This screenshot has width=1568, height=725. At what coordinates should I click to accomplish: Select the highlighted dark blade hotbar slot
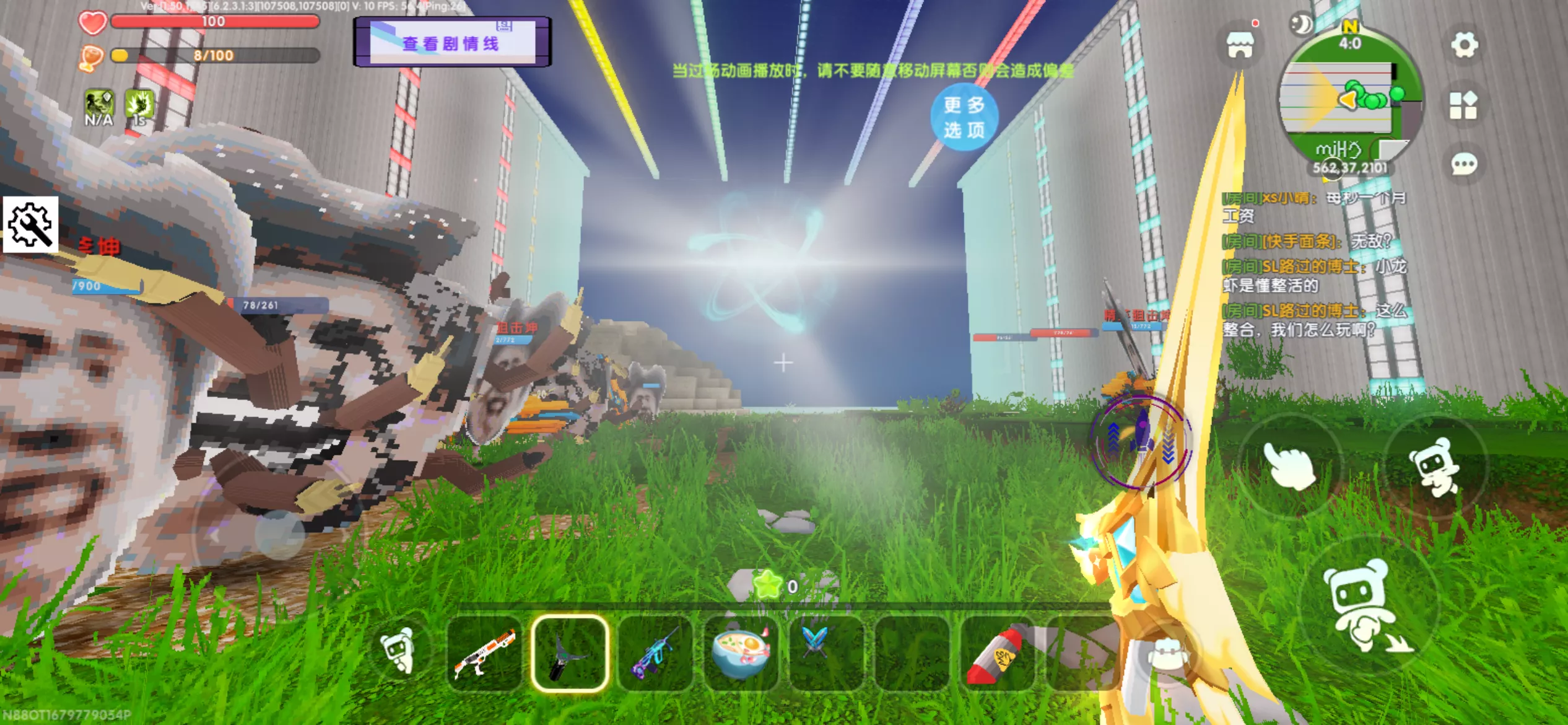pos(570,653)
